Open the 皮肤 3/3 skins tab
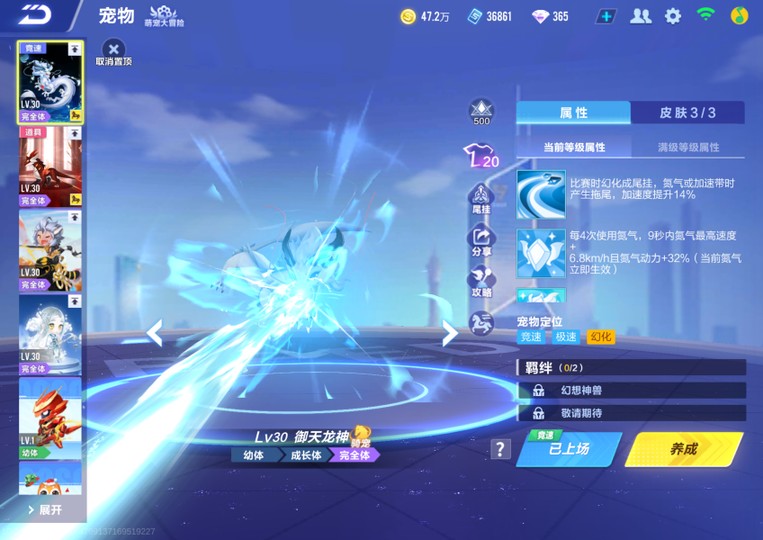Screen dimensions: 763x540 687,113
